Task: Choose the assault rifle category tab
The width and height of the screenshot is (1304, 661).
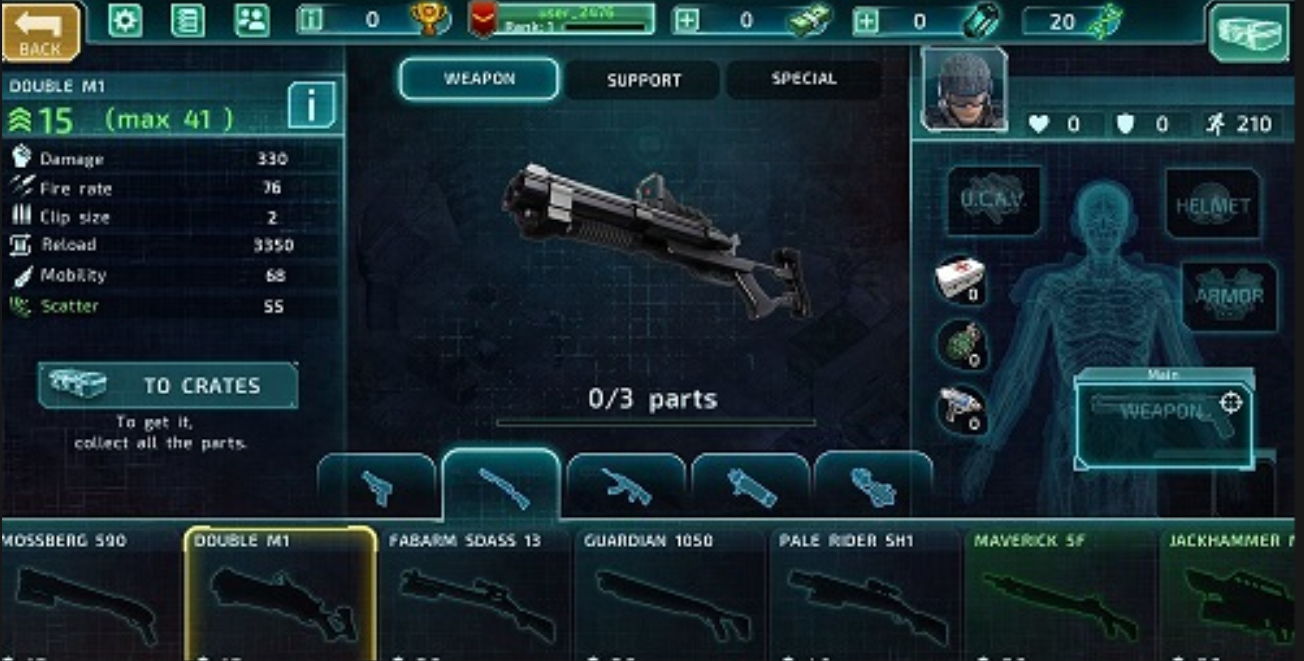Action: coord(626,487)
